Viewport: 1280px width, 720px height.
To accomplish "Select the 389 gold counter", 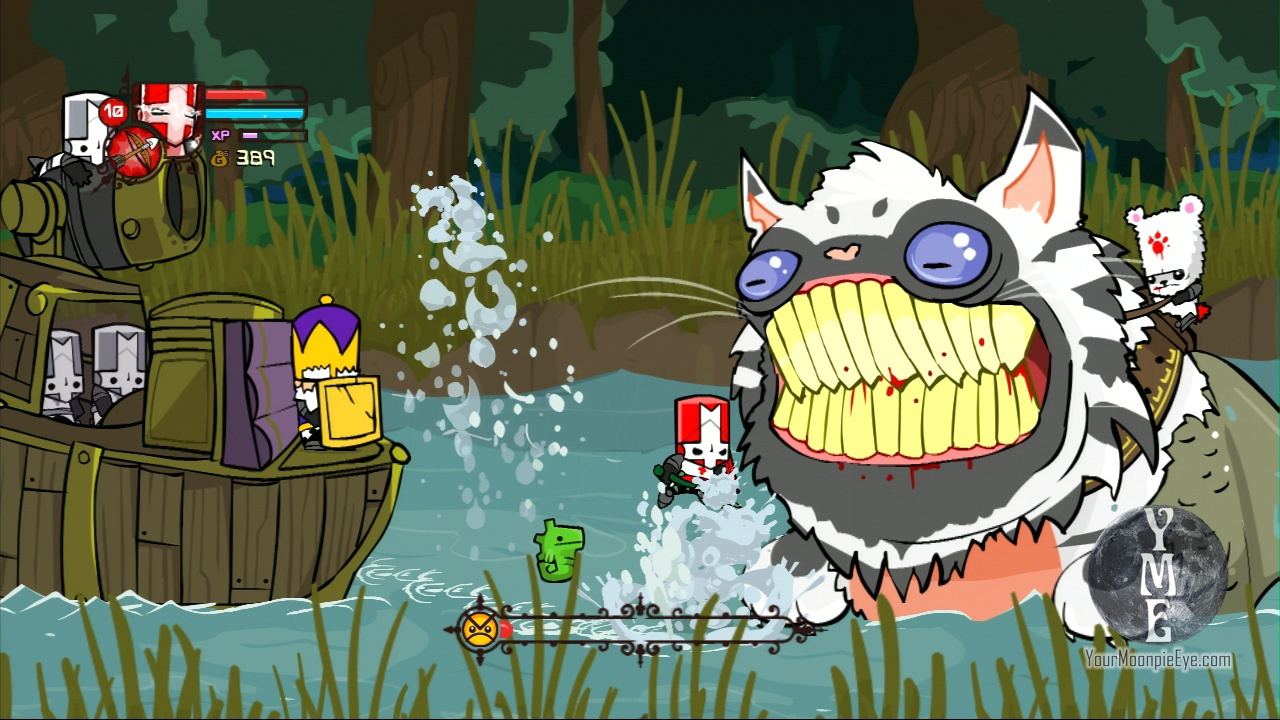I will pyautogui.click(x=255, y=157).
